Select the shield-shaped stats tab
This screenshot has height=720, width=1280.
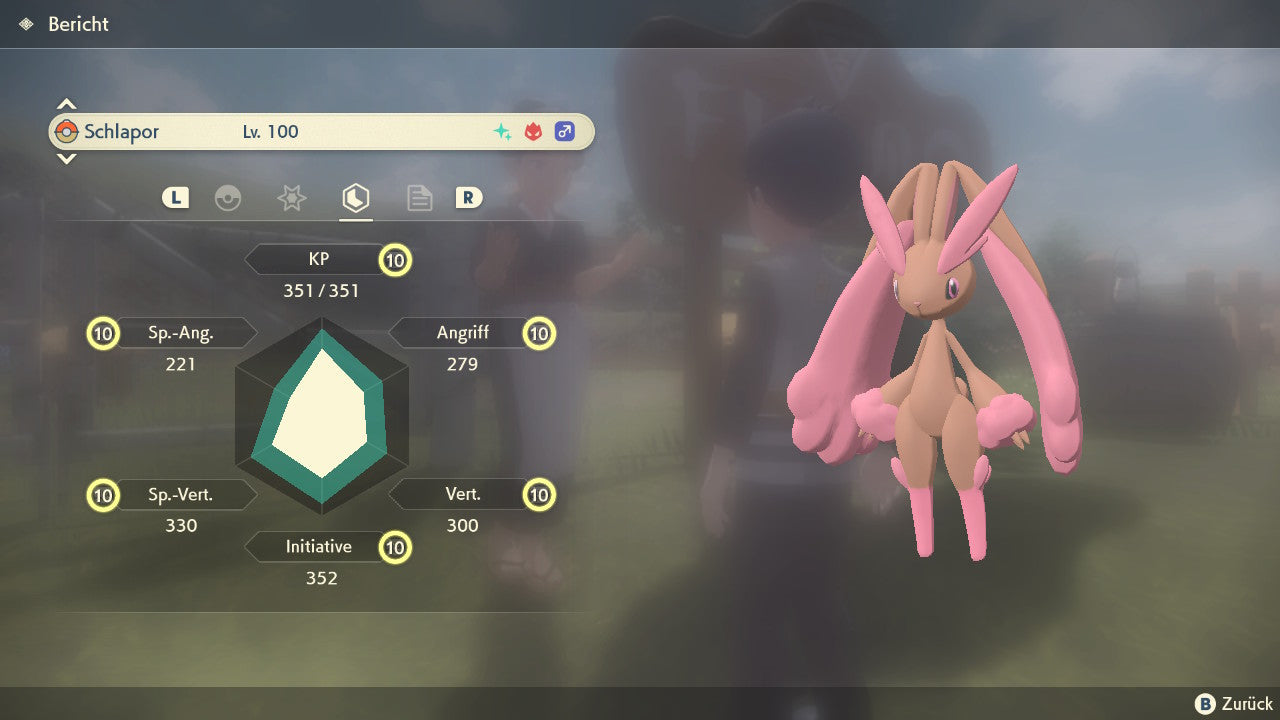tap(355, 198)
